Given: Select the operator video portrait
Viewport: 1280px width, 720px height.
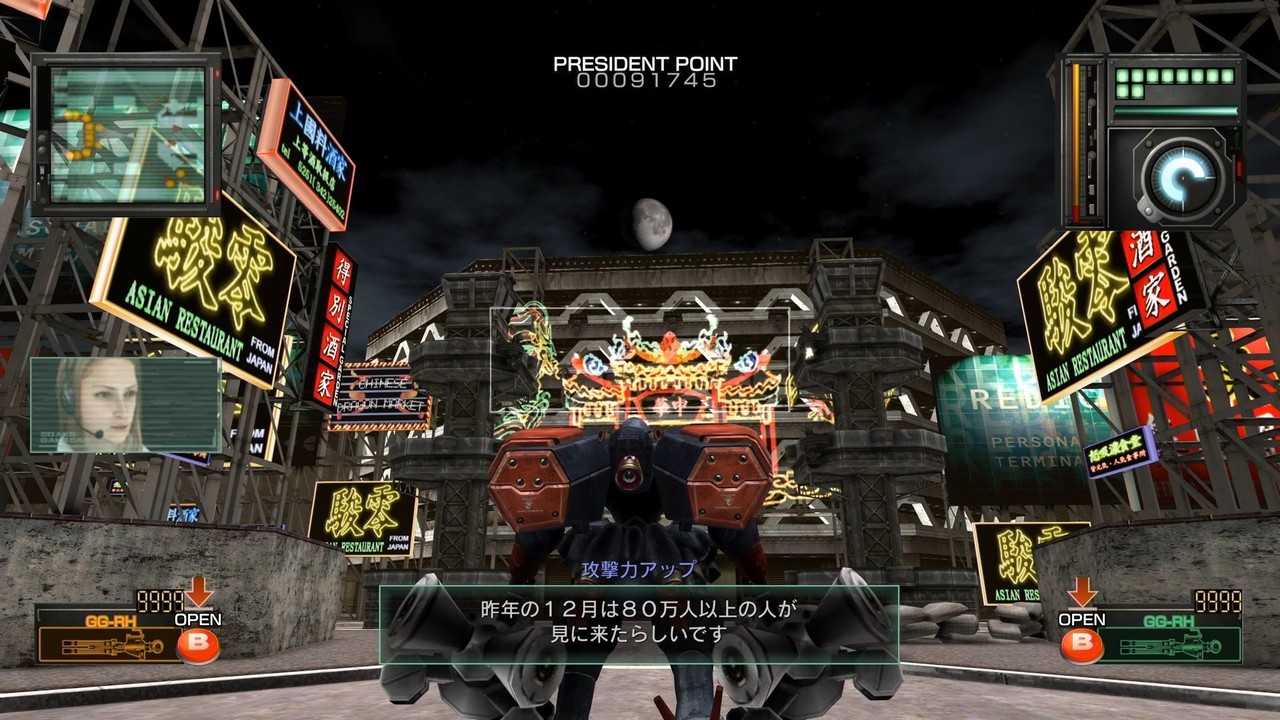Looking at the screenshot, I should pyautogui.click(x=125, y=405).
